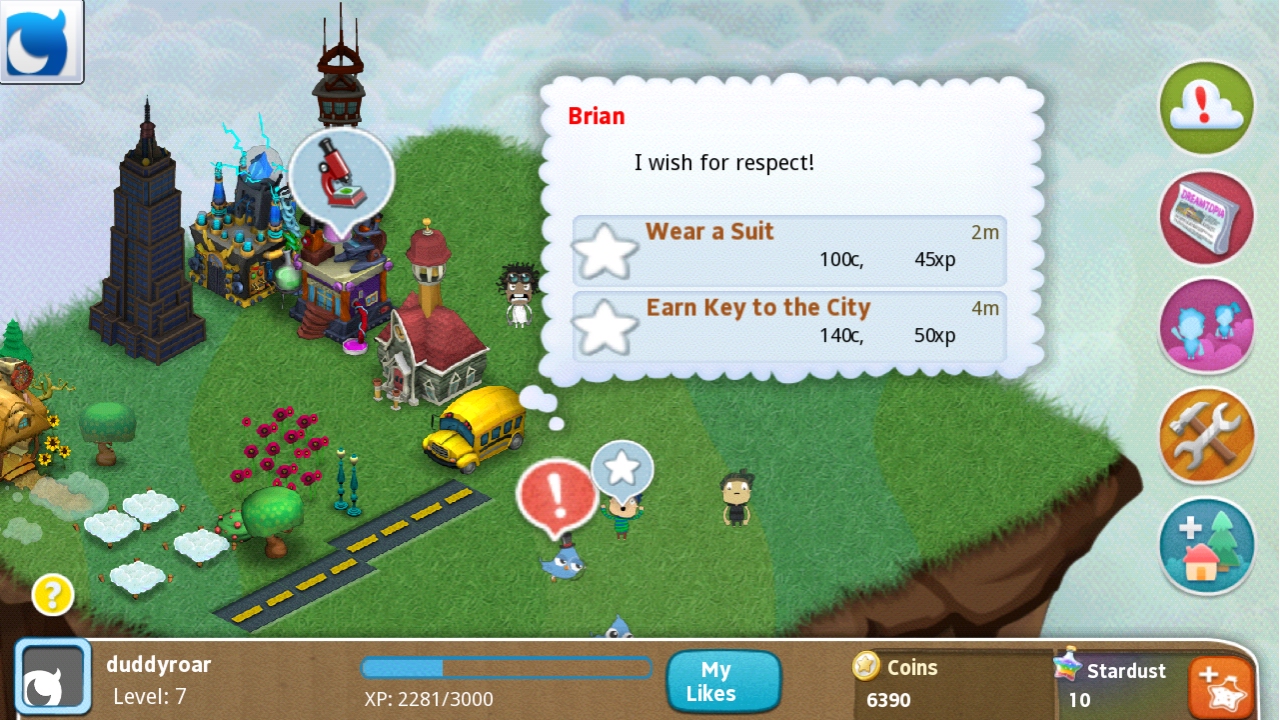Tap the red exclamation alert bubble
The width and height of the screenshot is (1280, 720).
click(x=556, y=497)
